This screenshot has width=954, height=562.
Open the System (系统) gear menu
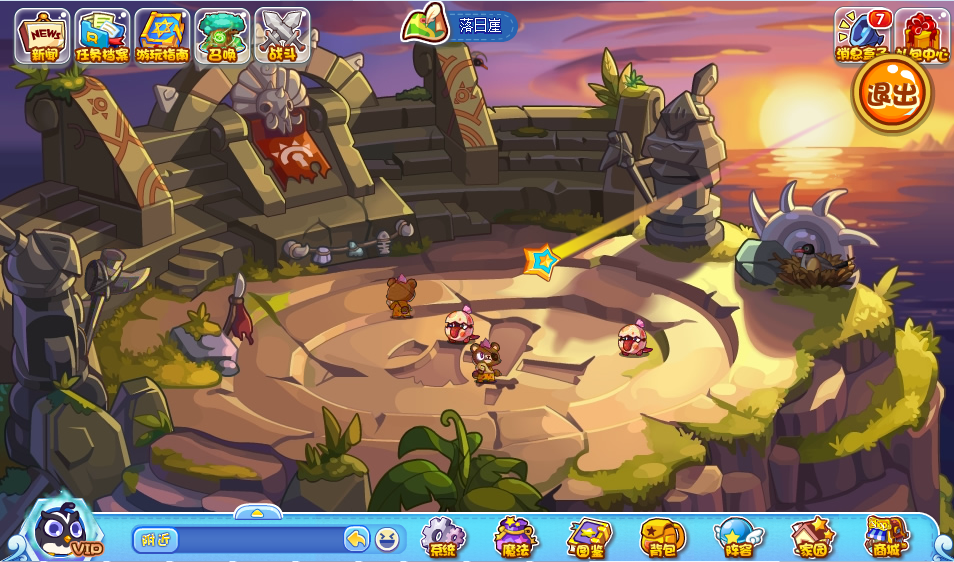coord(442,537)
